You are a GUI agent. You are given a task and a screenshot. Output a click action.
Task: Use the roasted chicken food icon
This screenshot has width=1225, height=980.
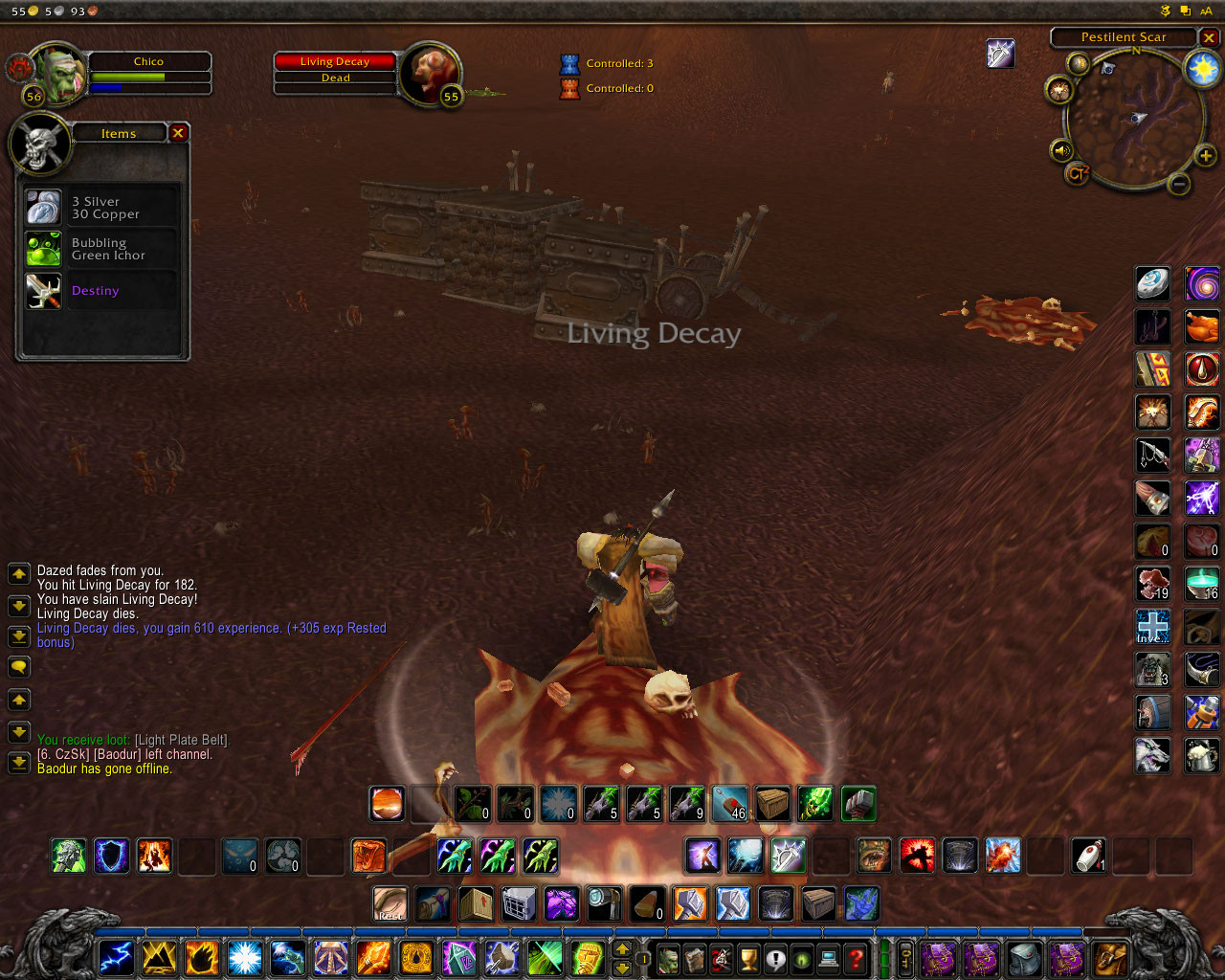pyautogui.click(x=1202, y=327)
